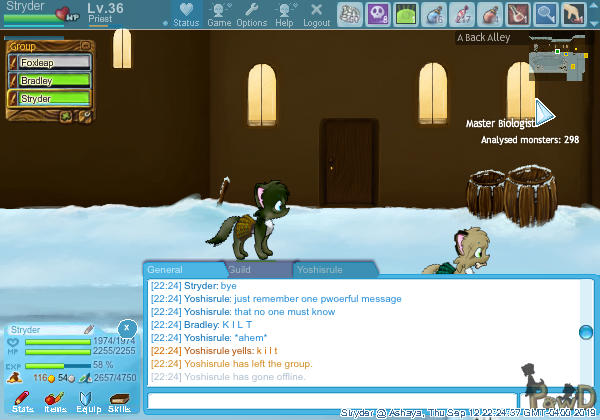
Task: Use the purple skull hotbar item
Action: [378, 13]
